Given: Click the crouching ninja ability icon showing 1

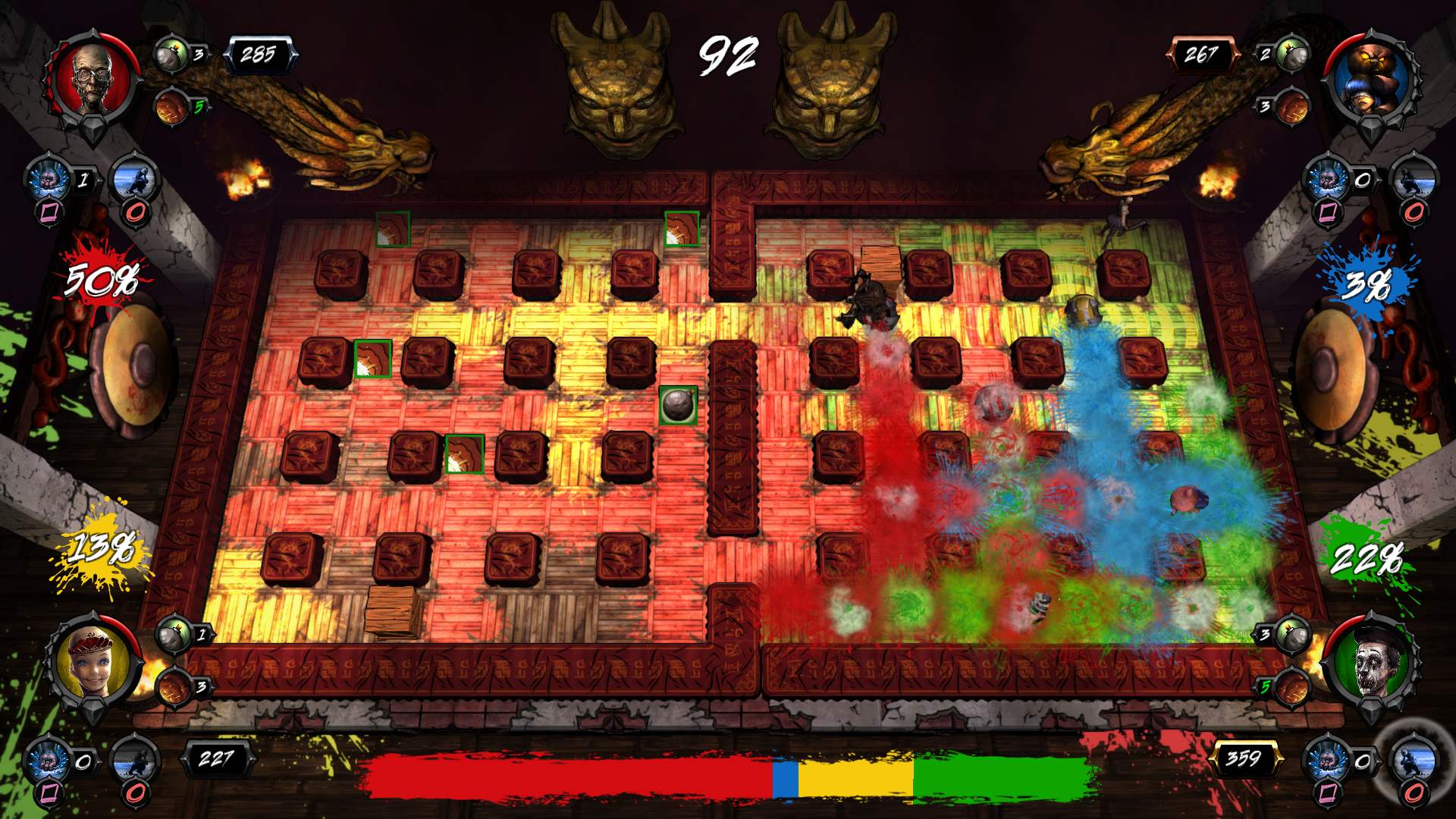Looking at the screenshot, I should (135, 179).
